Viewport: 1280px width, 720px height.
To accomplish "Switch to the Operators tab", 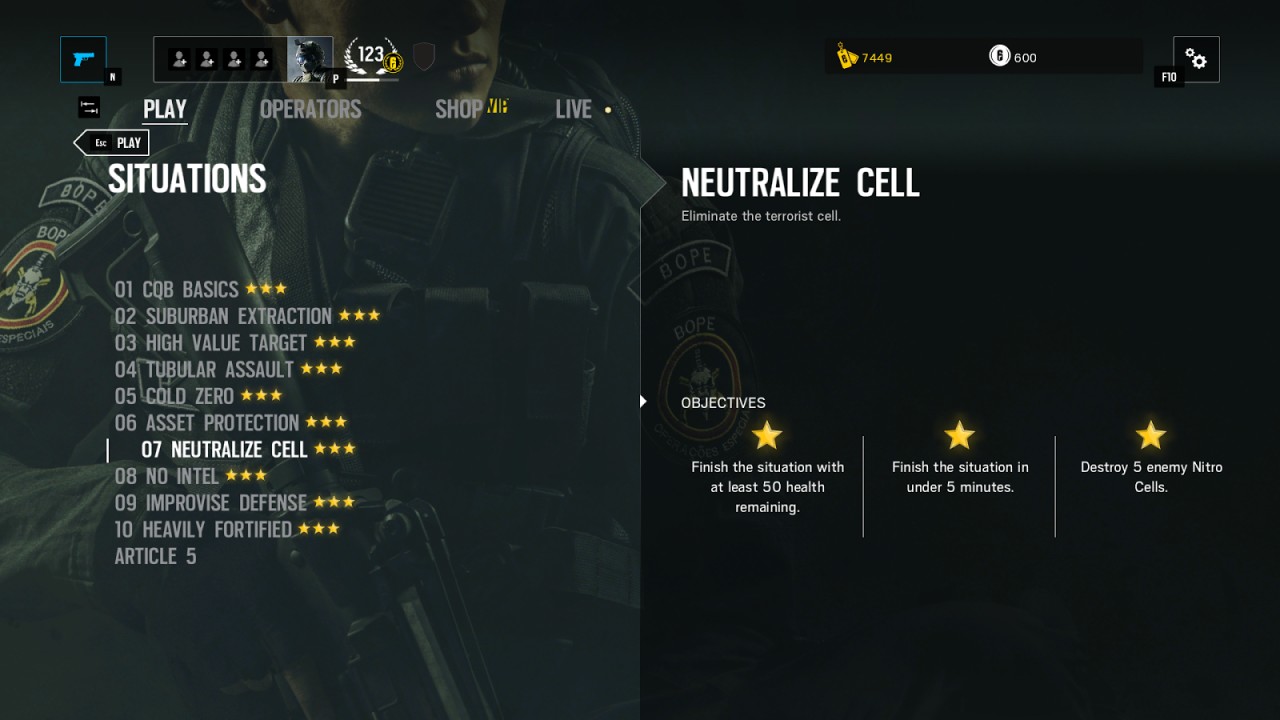I will (310, 109).
